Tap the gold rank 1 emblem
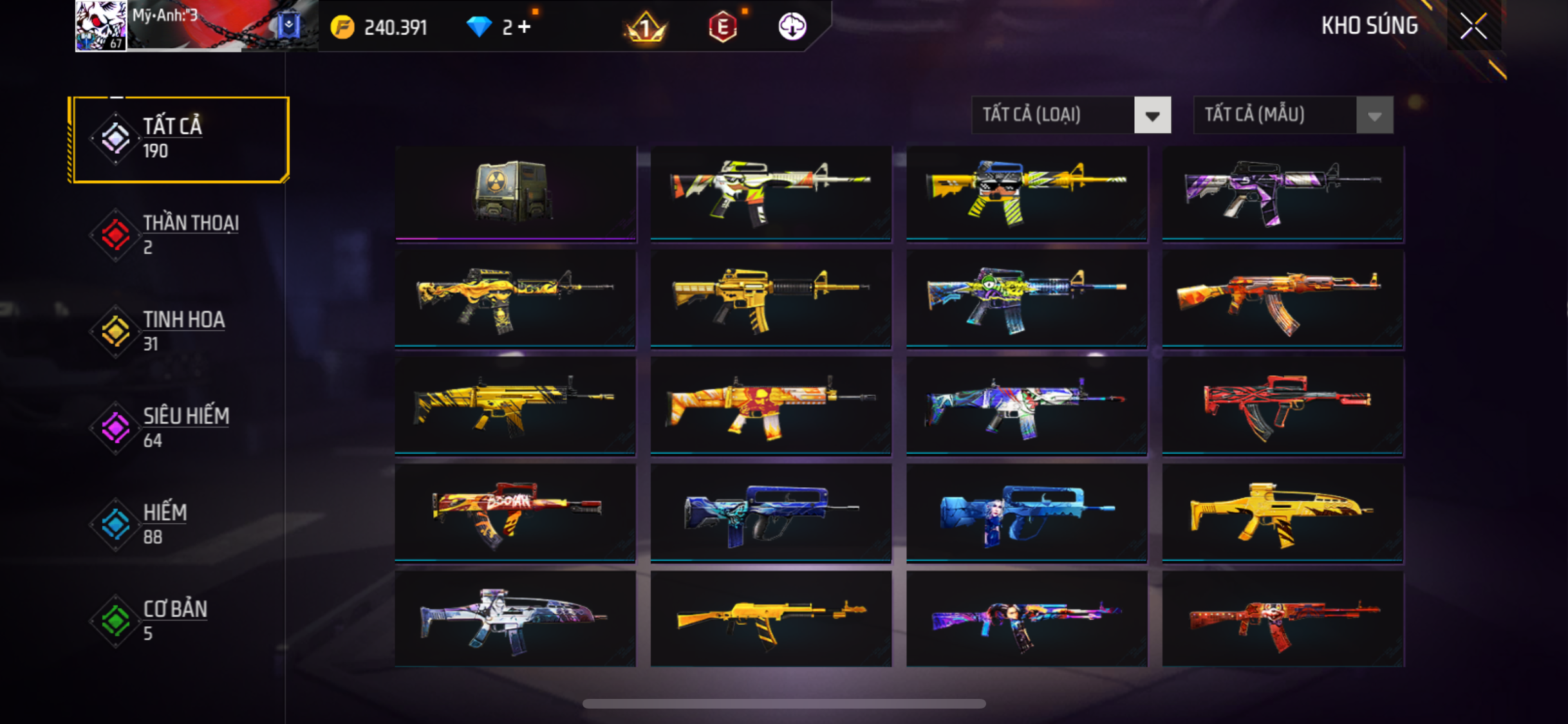 (646, 27)
